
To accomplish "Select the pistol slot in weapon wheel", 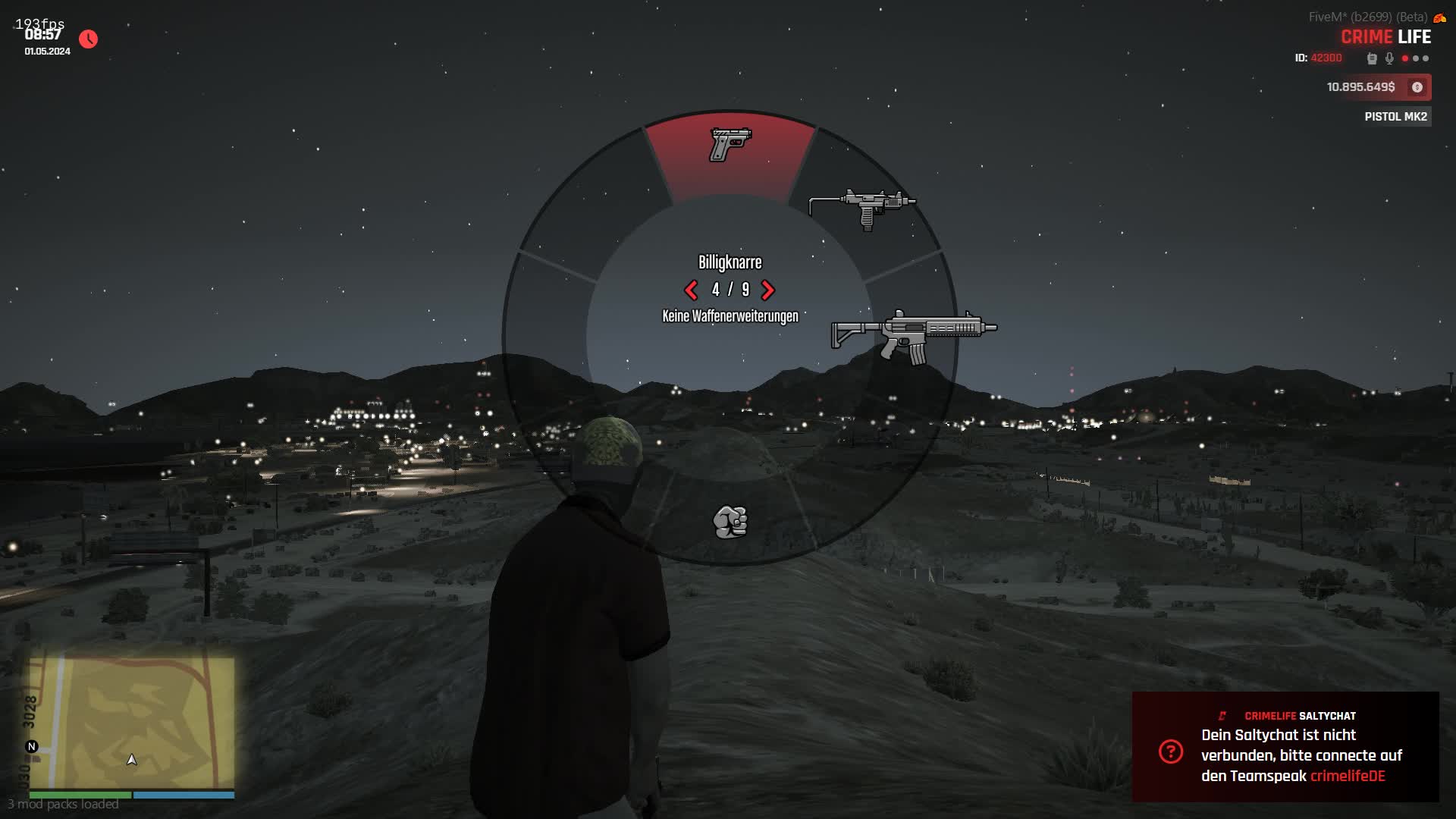I will pos(730,145).
